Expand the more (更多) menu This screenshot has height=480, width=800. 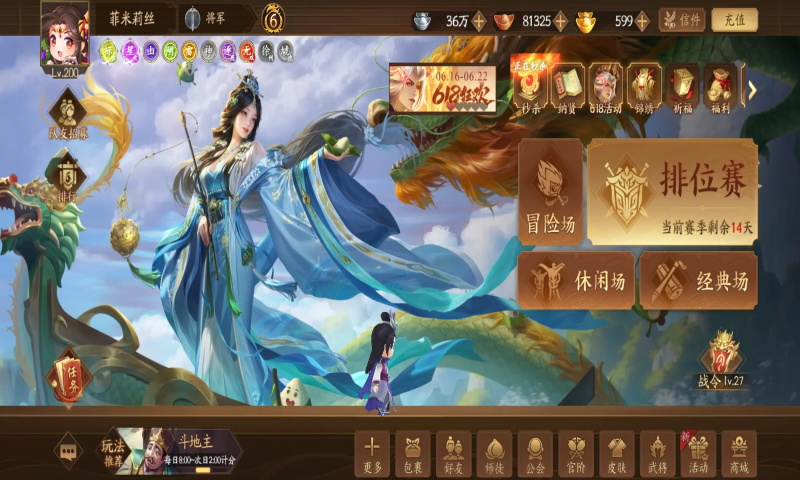[x=372, y=453]
